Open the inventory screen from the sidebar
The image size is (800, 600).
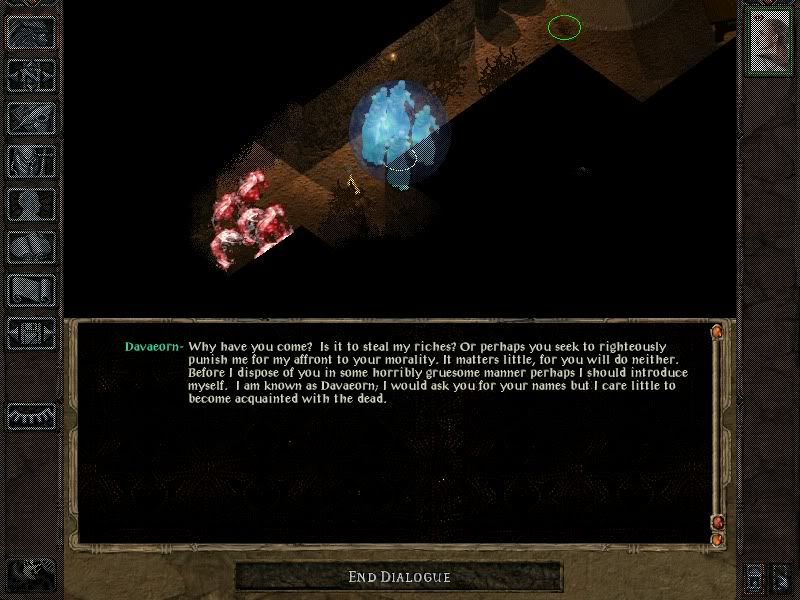point(32,161)
